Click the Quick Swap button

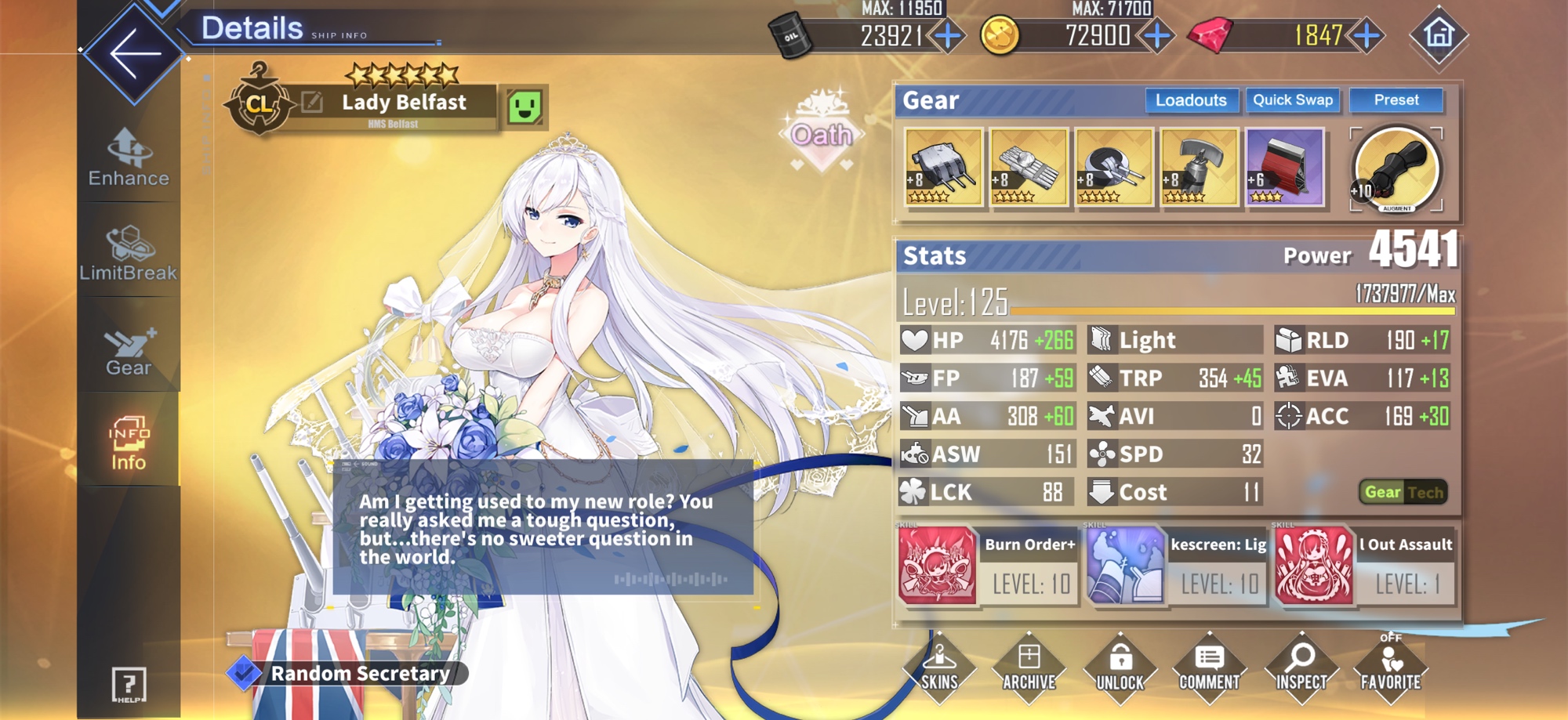pyautogui.click(x=1293, y=100)
